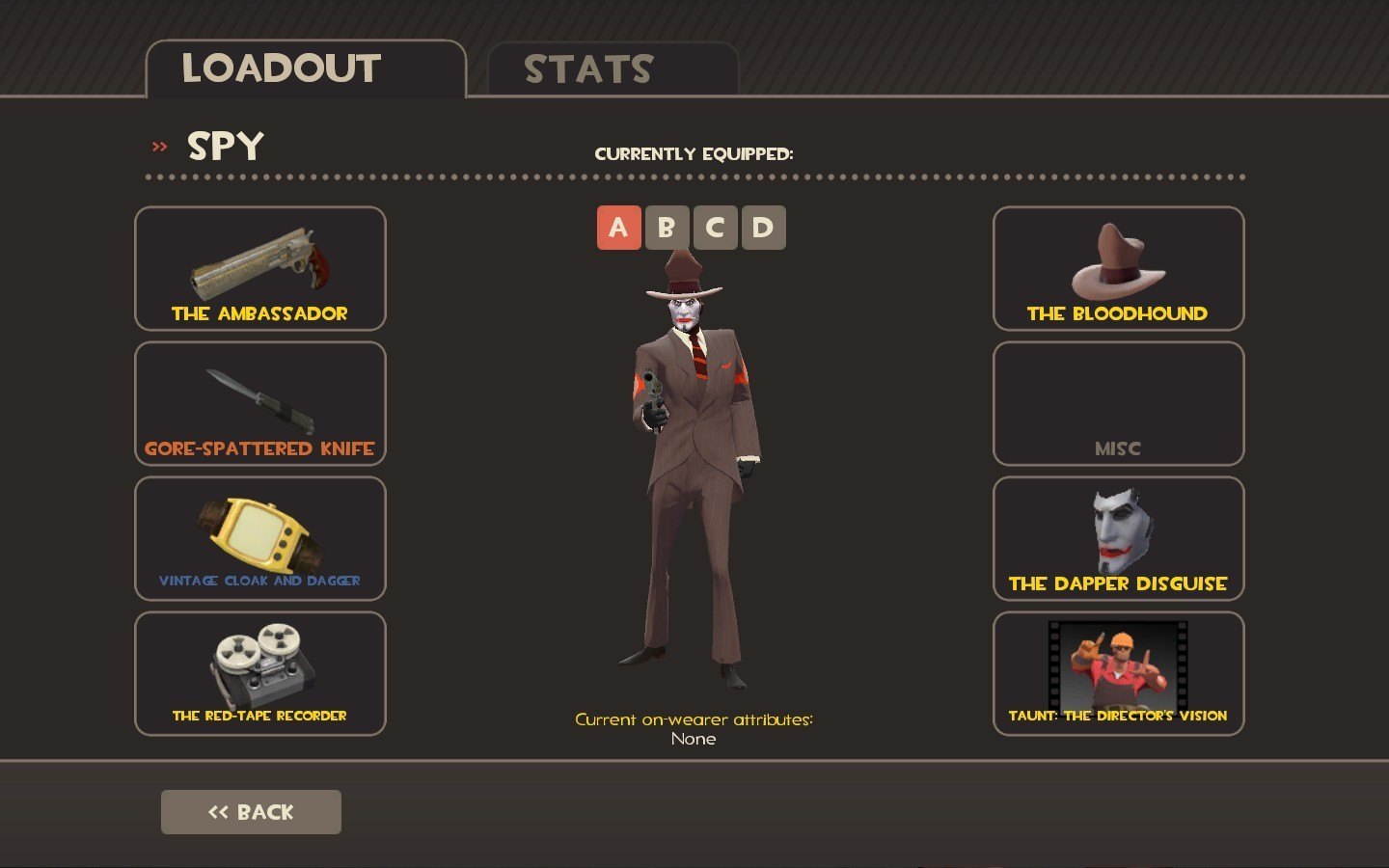Activate loadout preset C

[715, 228]
